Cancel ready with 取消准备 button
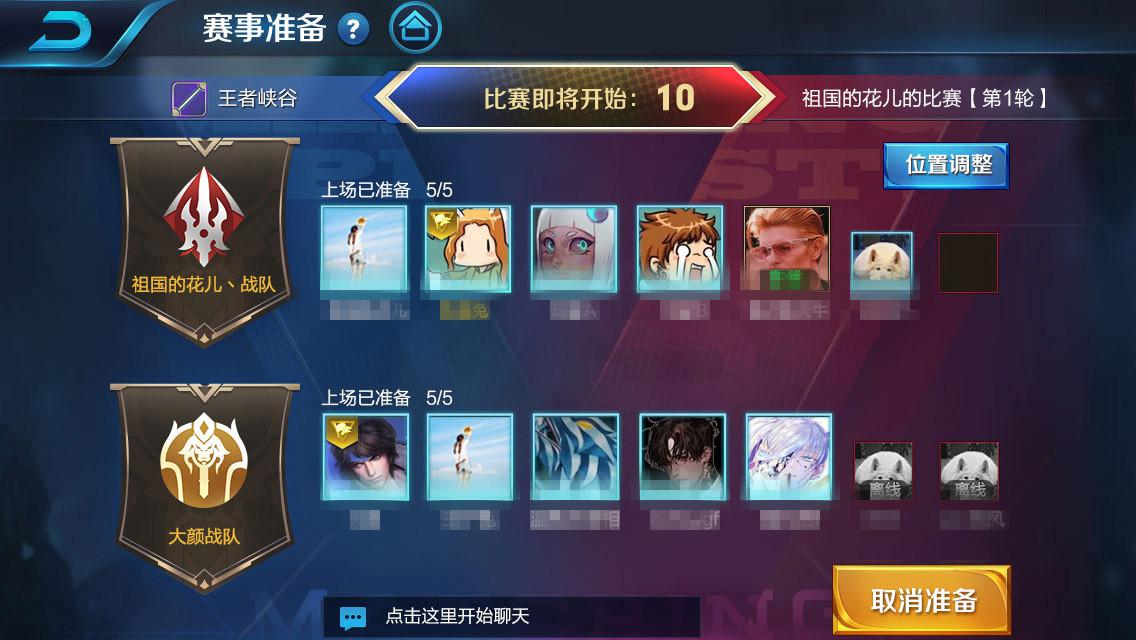The width and height of the screenshot is (1136, 640). 922,600
